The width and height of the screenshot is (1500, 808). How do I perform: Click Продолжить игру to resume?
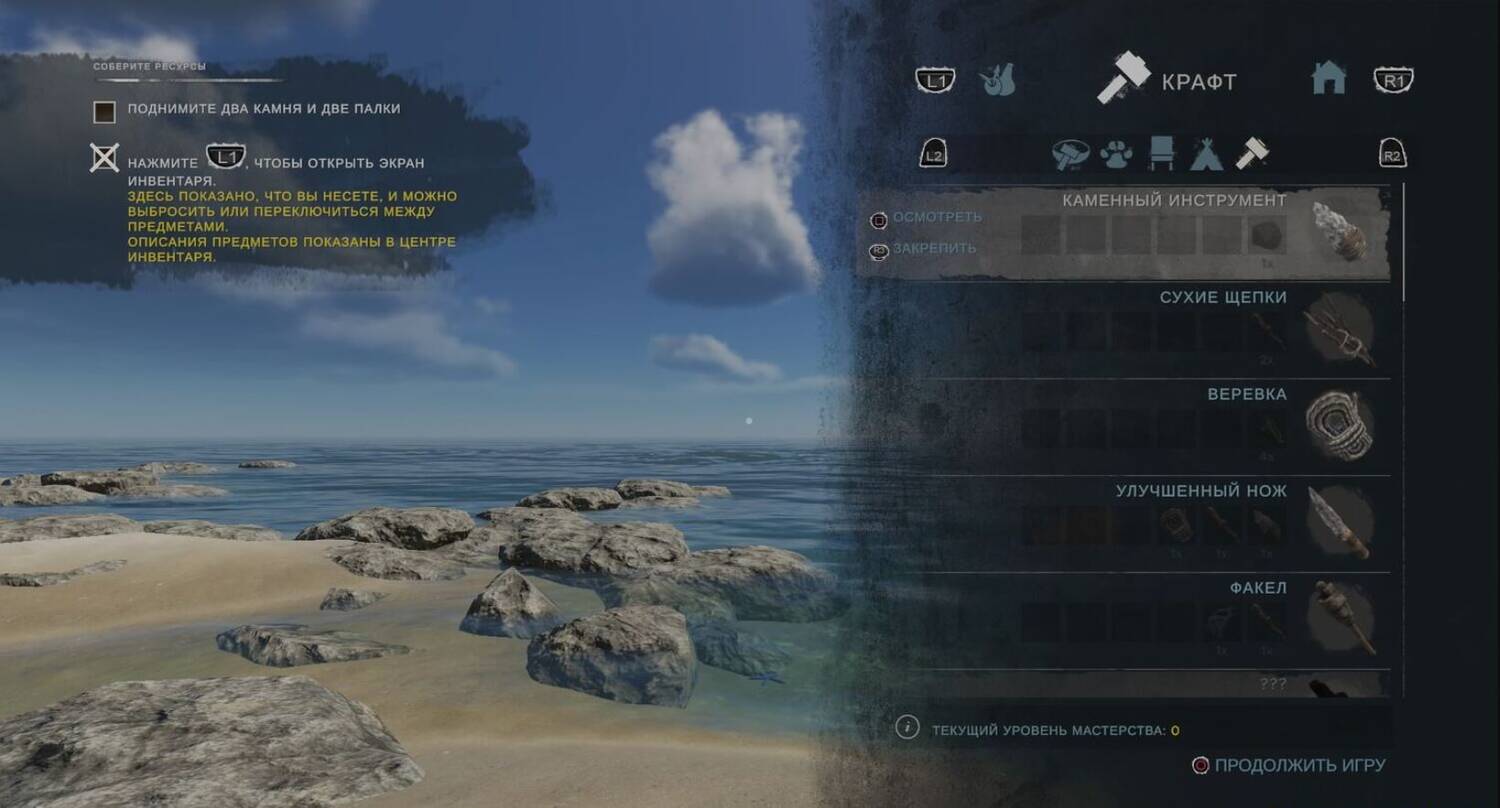pos(1299,765)
